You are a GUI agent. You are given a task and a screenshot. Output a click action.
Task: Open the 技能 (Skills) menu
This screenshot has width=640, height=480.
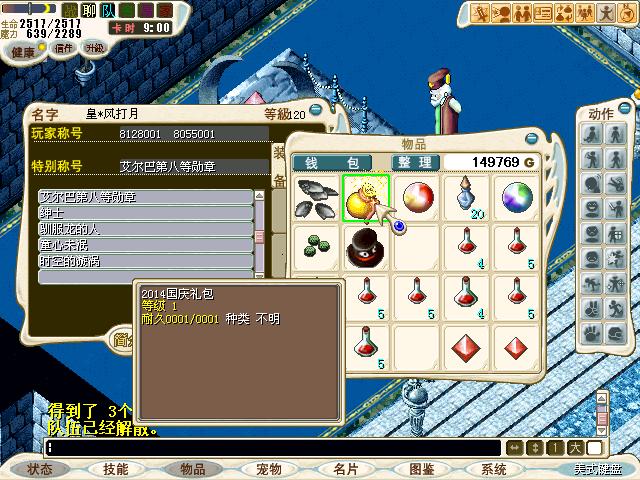coord(116,468)
